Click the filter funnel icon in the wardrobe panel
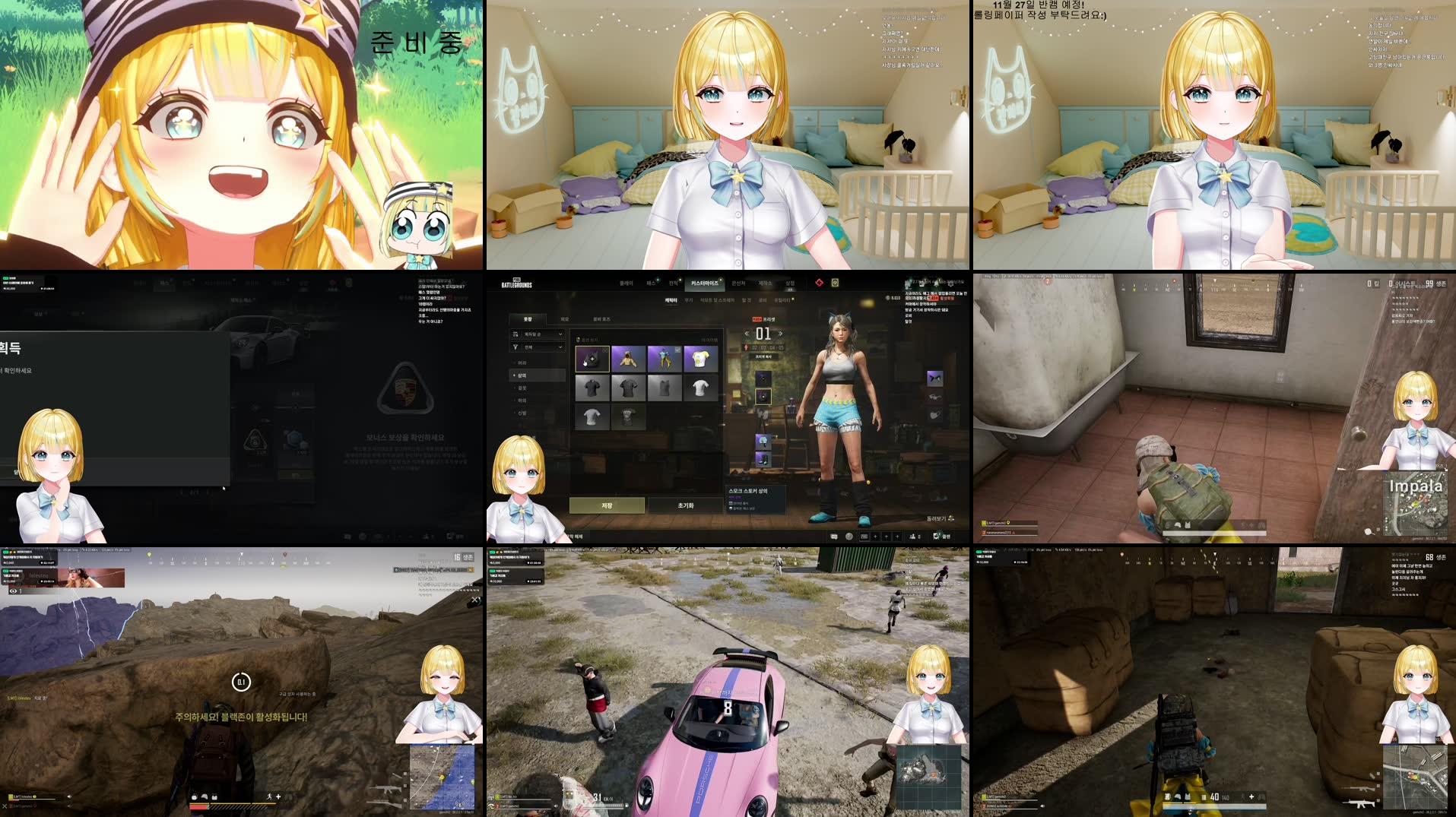 [515, 347]
